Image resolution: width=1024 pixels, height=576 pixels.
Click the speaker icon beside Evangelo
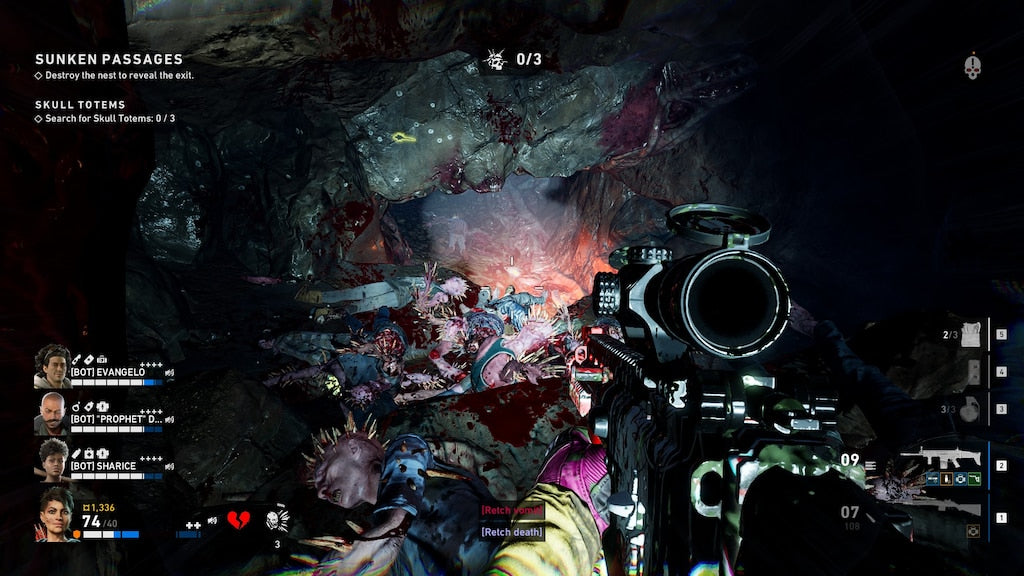[169, 372]
